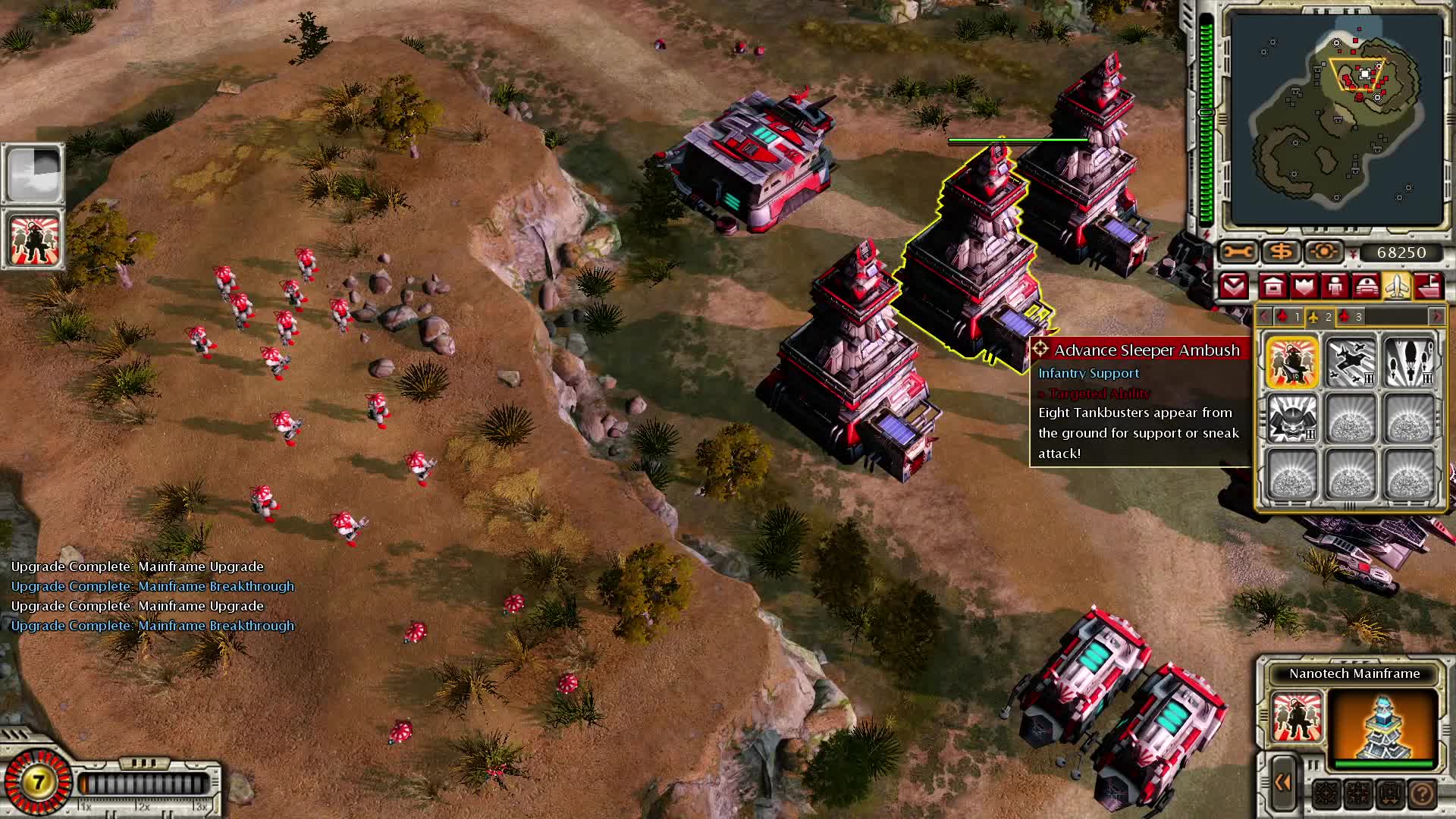This screenshot has height=819, width=1456.
Task: Select the Advance Sleeper Ambush protocol icon
Action: (1291, 362)
